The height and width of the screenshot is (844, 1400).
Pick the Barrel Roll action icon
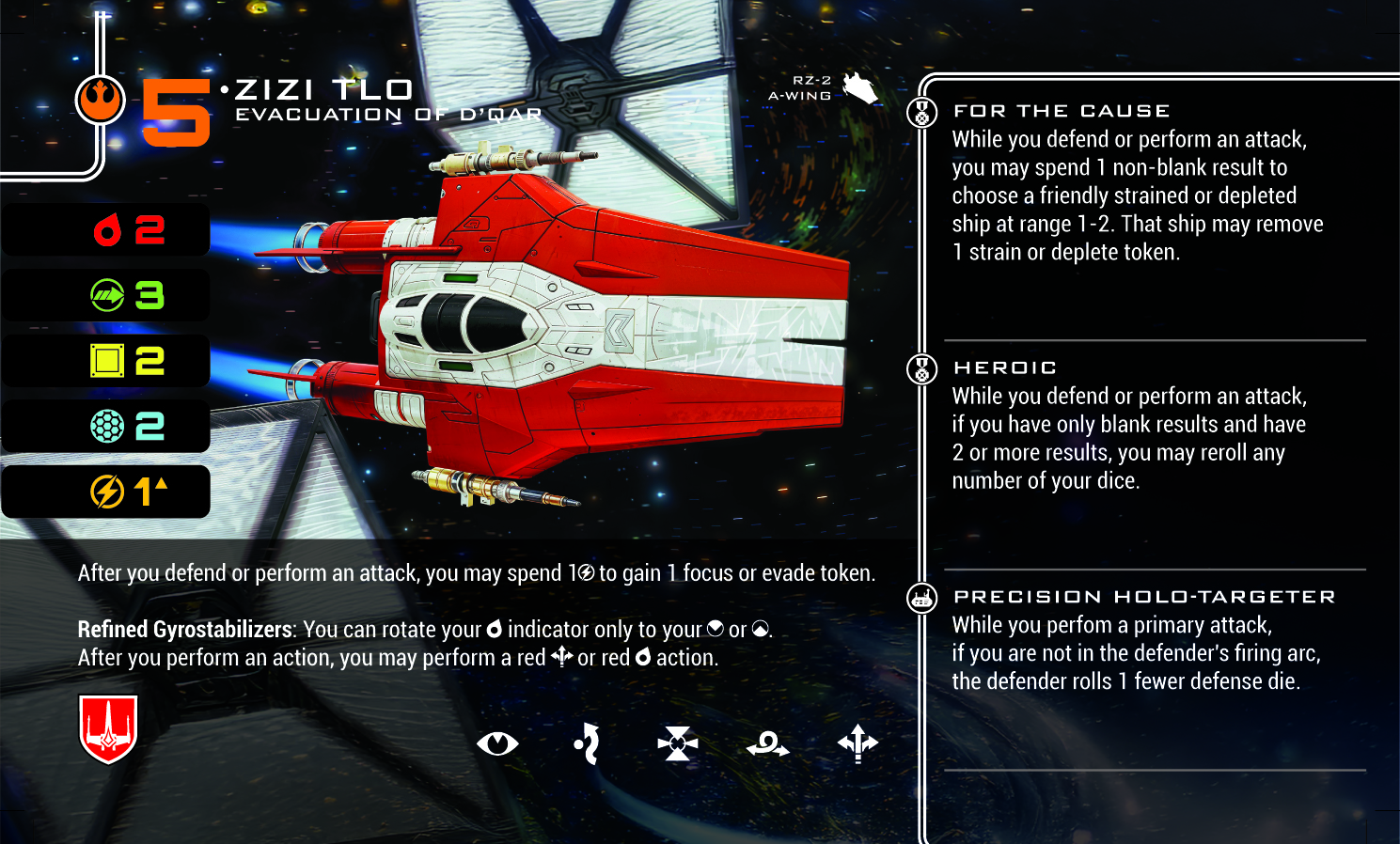[767, 745]
